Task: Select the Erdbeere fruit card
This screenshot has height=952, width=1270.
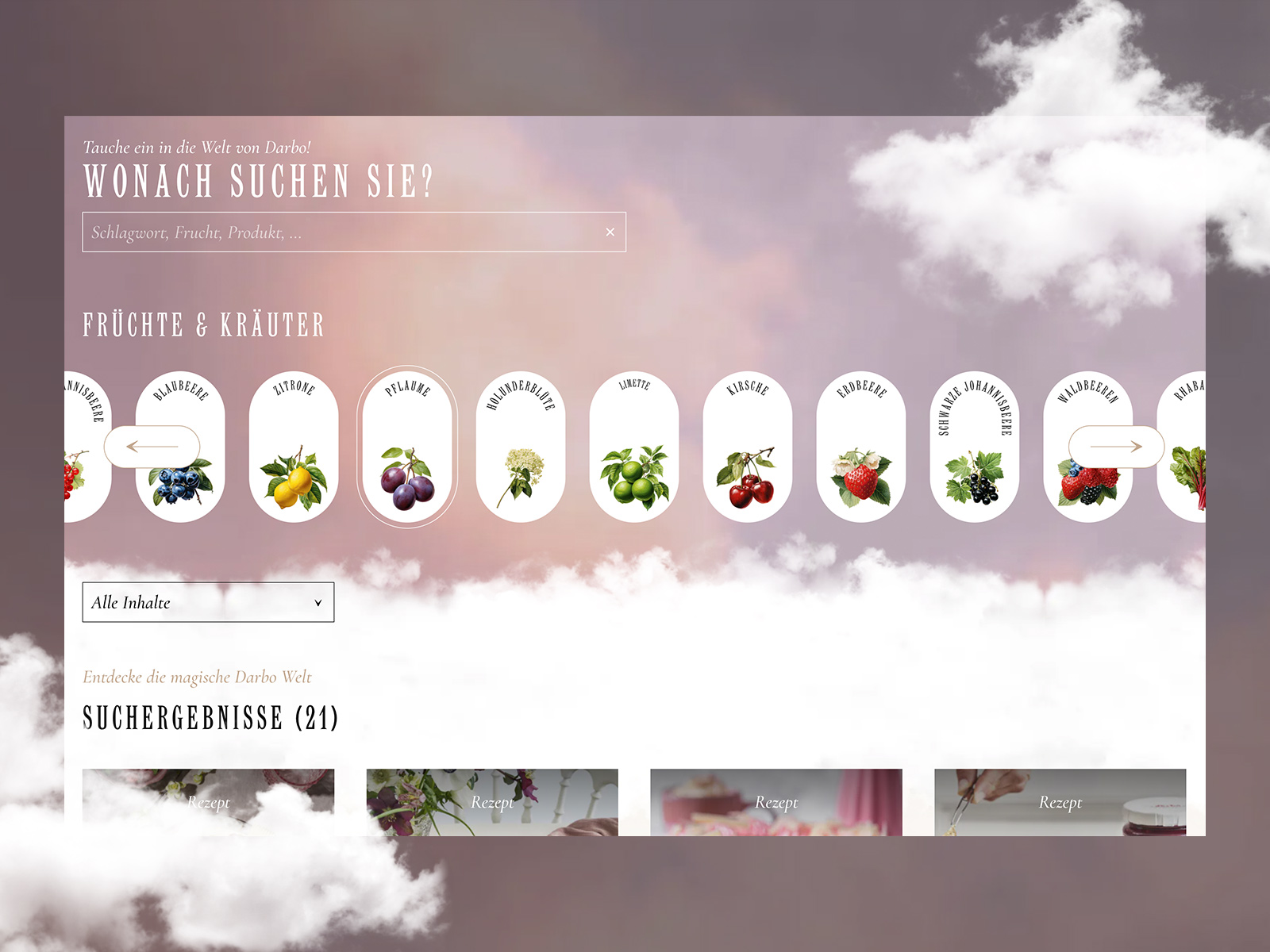Action: 861,447
